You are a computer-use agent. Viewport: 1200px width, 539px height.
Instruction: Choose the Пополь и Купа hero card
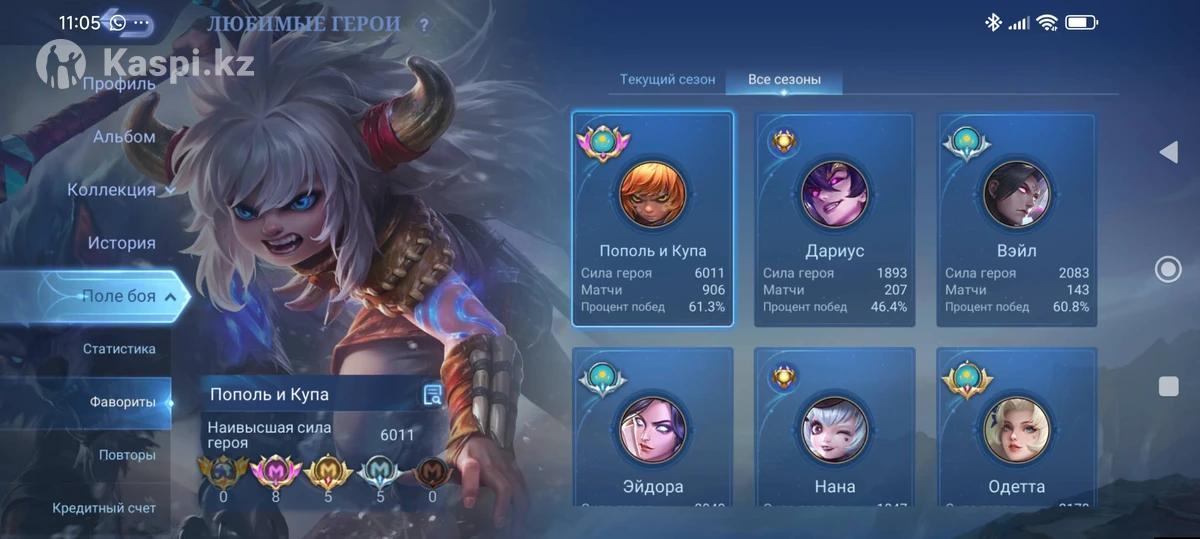pos(652,219)
